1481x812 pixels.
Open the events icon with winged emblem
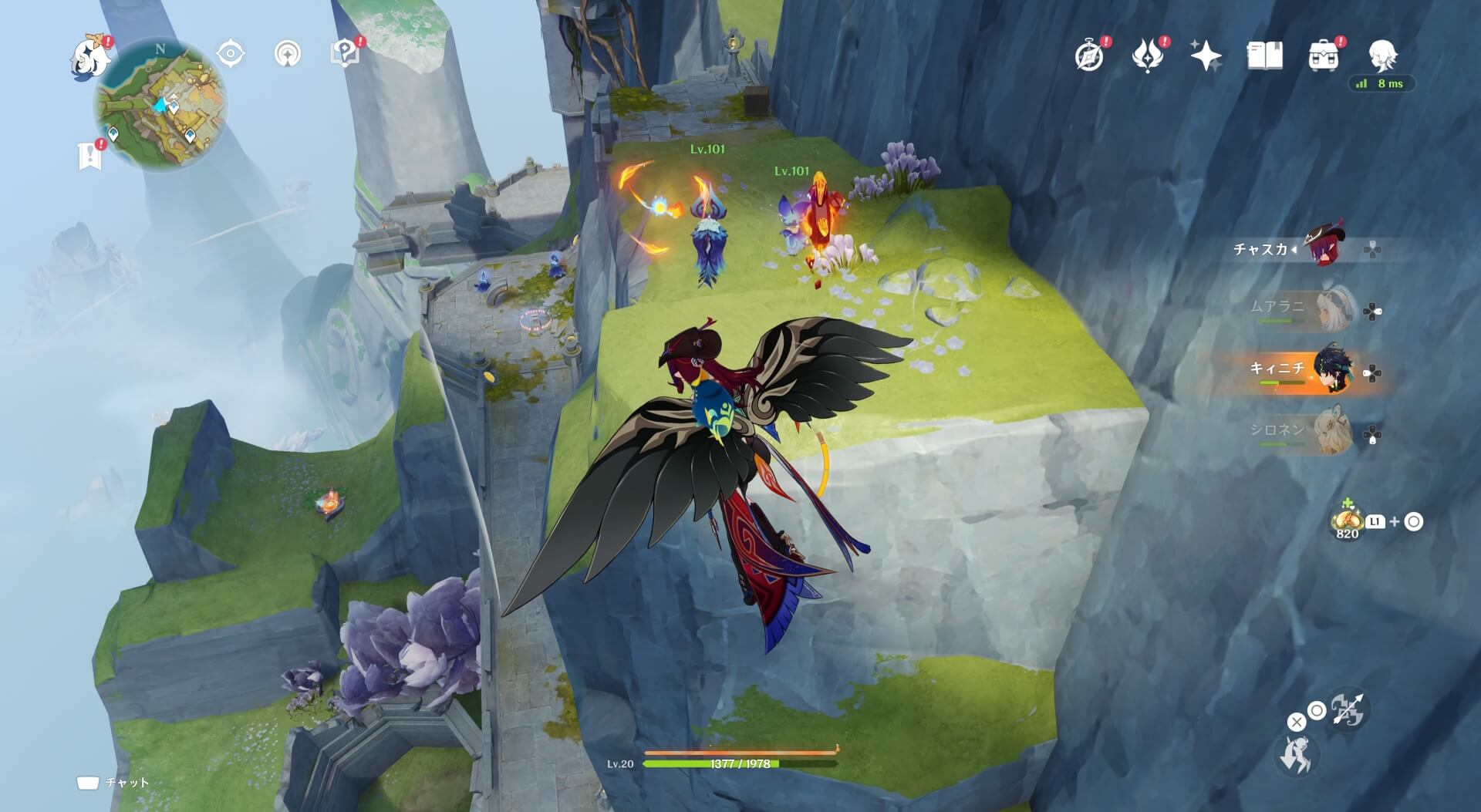1148,56
